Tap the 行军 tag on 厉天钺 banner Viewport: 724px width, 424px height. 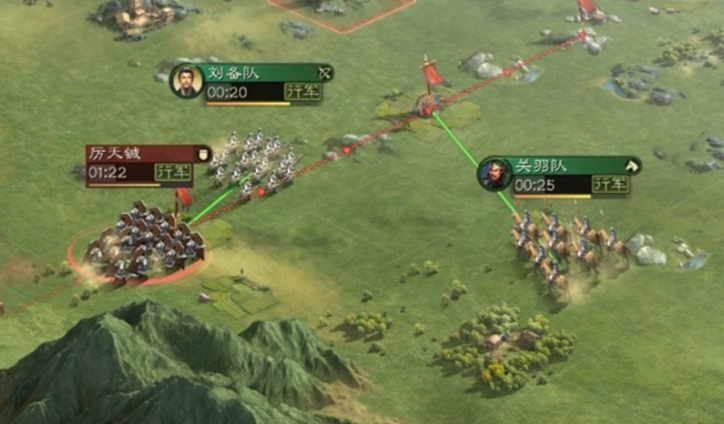174,172
